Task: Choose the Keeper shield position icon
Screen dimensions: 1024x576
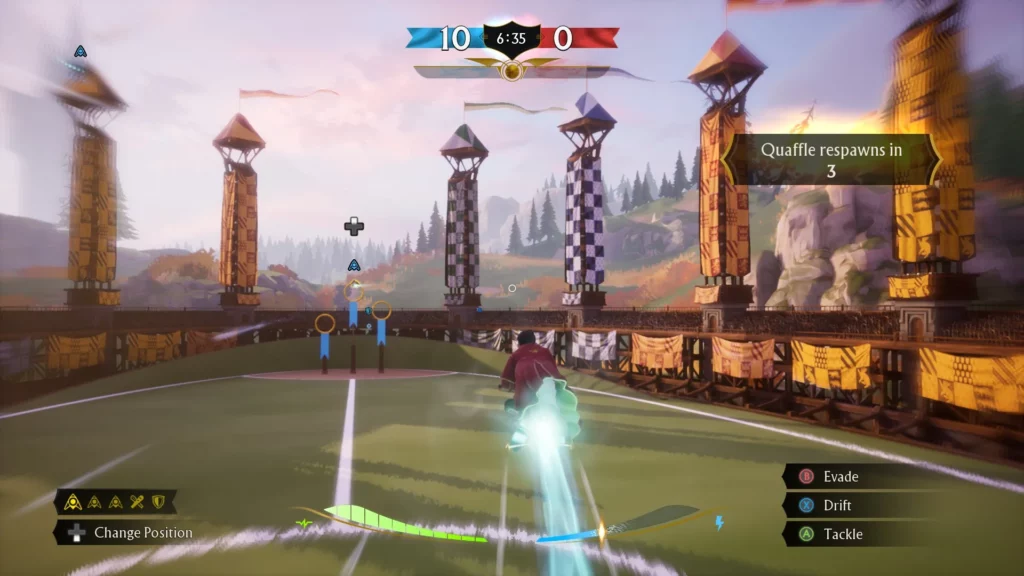Action: pyautogui.click(x=157, y=502)
